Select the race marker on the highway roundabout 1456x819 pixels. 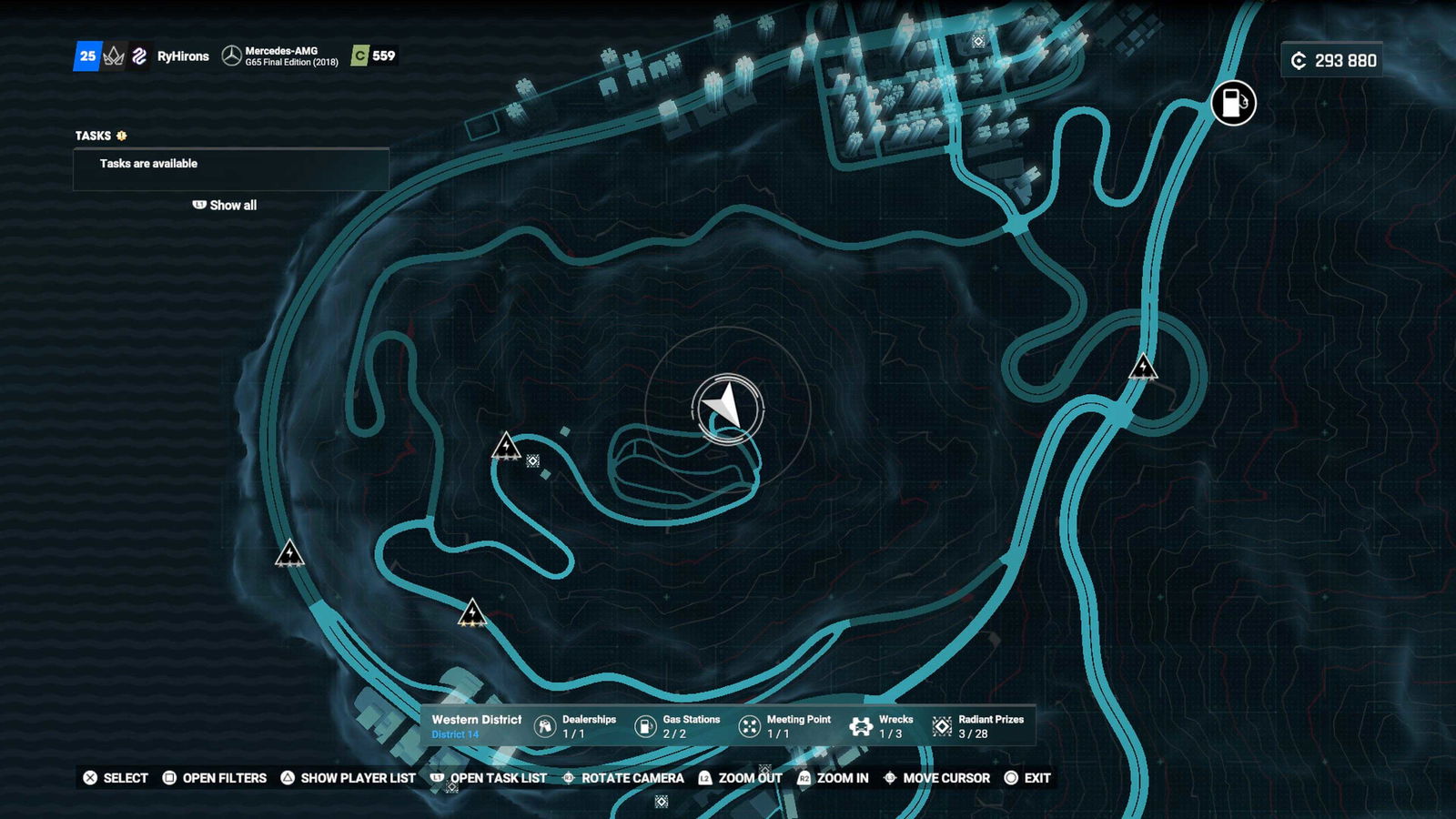click(x=1143, y=367)
